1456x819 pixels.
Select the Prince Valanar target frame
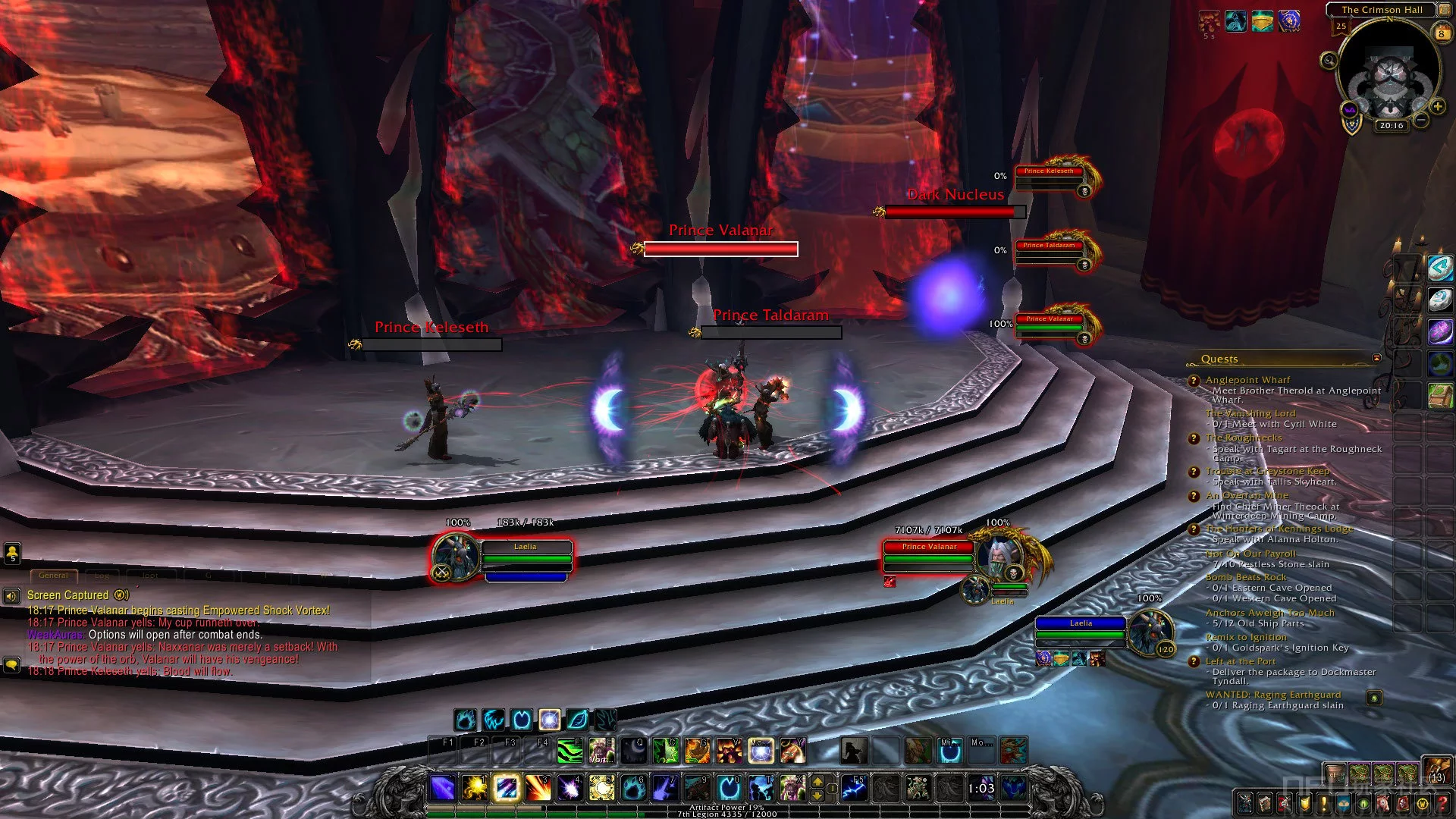click(x=929, y=558)
